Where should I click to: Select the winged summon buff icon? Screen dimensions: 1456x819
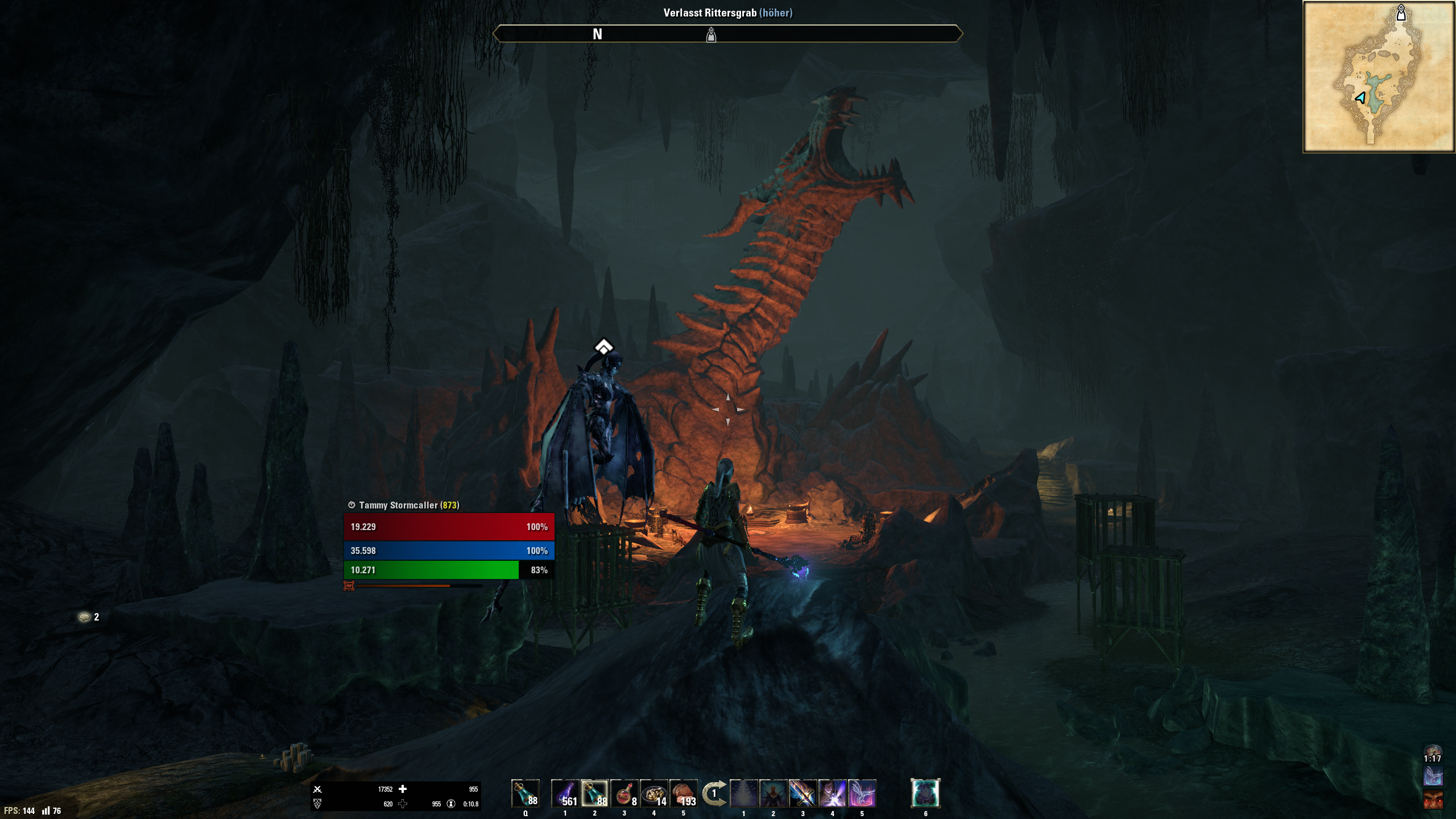click(1432, 776)
